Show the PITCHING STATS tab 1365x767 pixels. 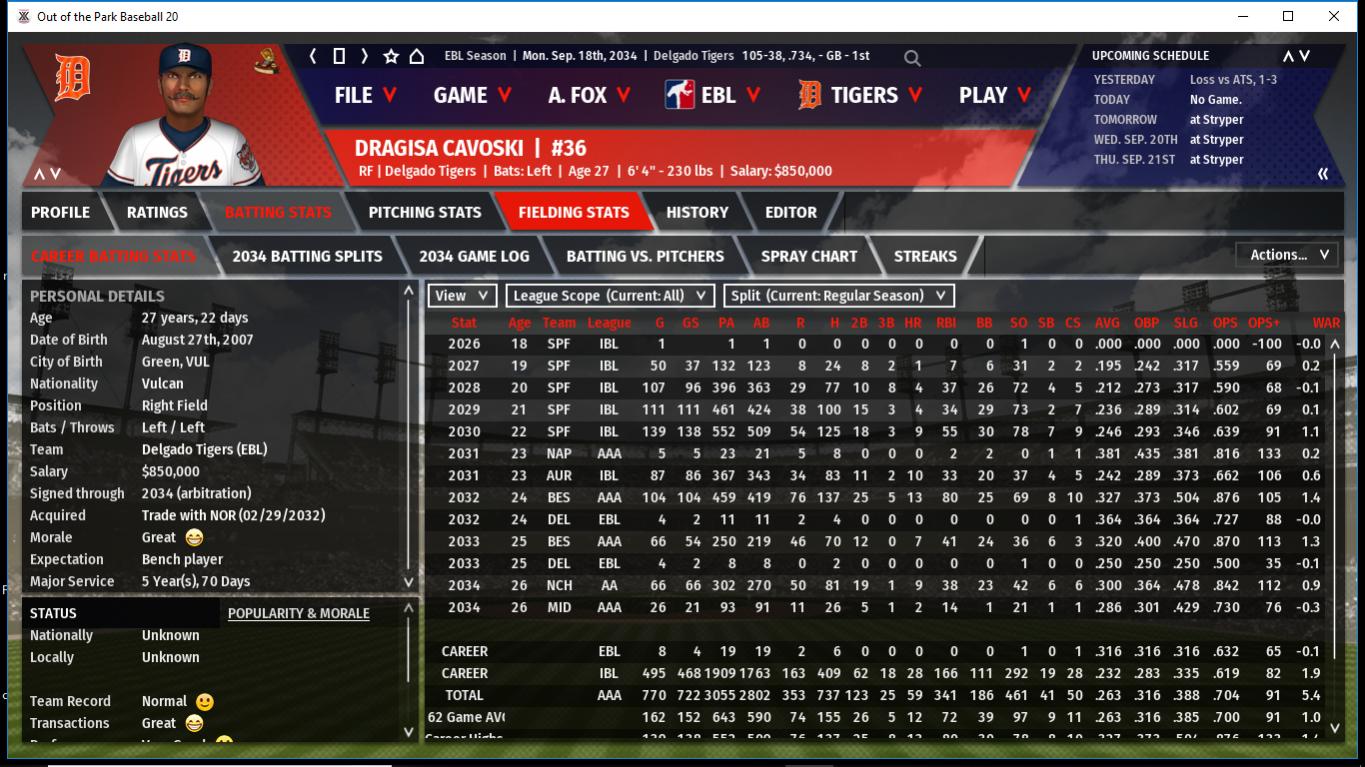(424, 212)
